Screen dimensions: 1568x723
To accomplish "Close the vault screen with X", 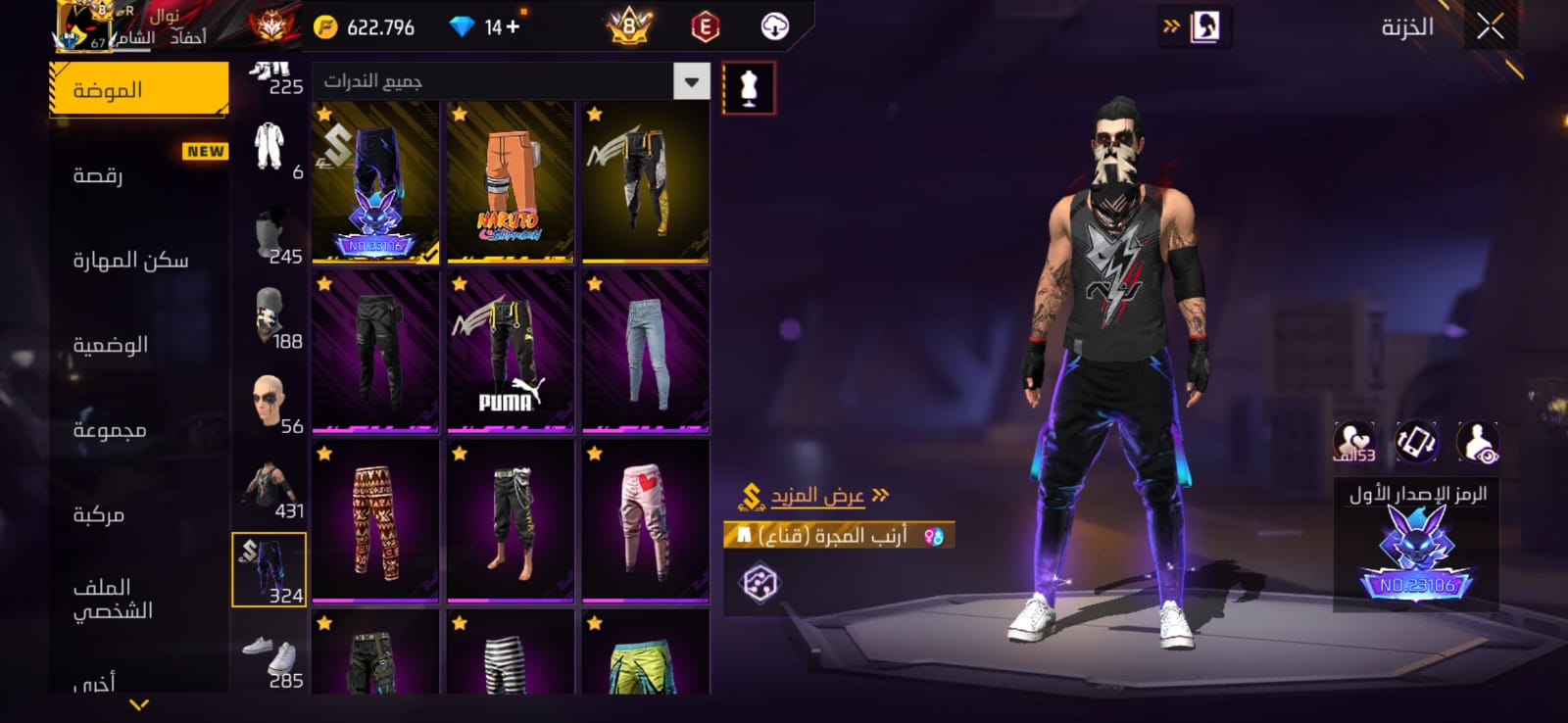I will [1490, 27].
